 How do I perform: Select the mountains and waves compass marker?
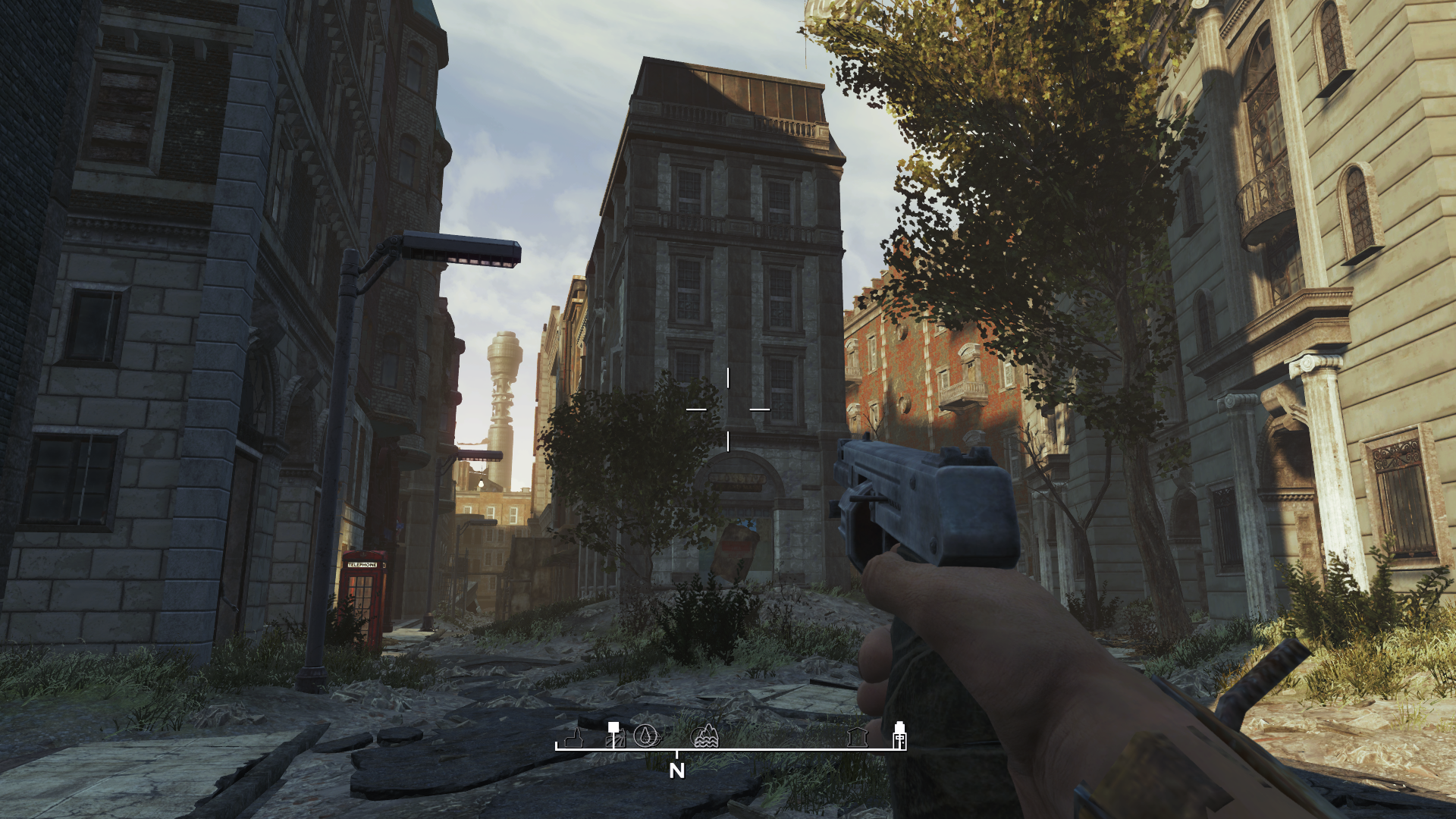tap(705, 736)
